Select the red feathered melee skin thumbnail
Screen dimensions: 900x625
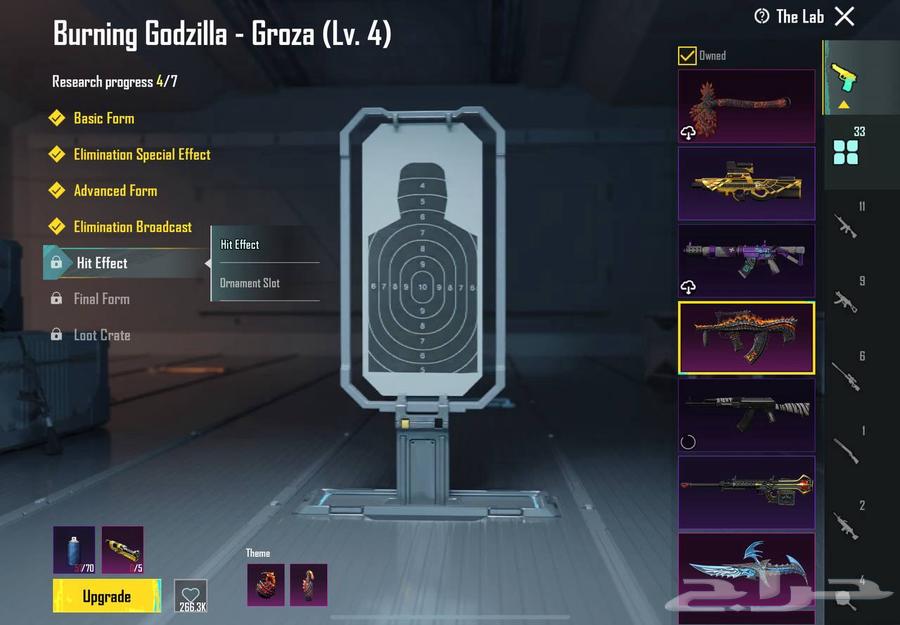(x=746, y=106)
